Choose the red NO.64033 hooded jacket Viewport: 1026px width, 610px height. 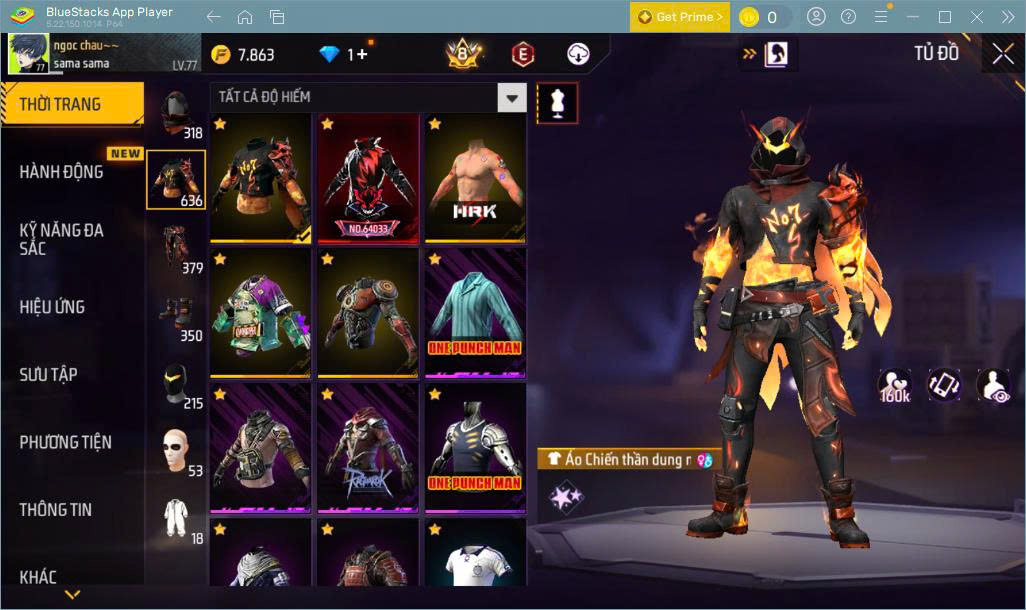pos(368,178)
